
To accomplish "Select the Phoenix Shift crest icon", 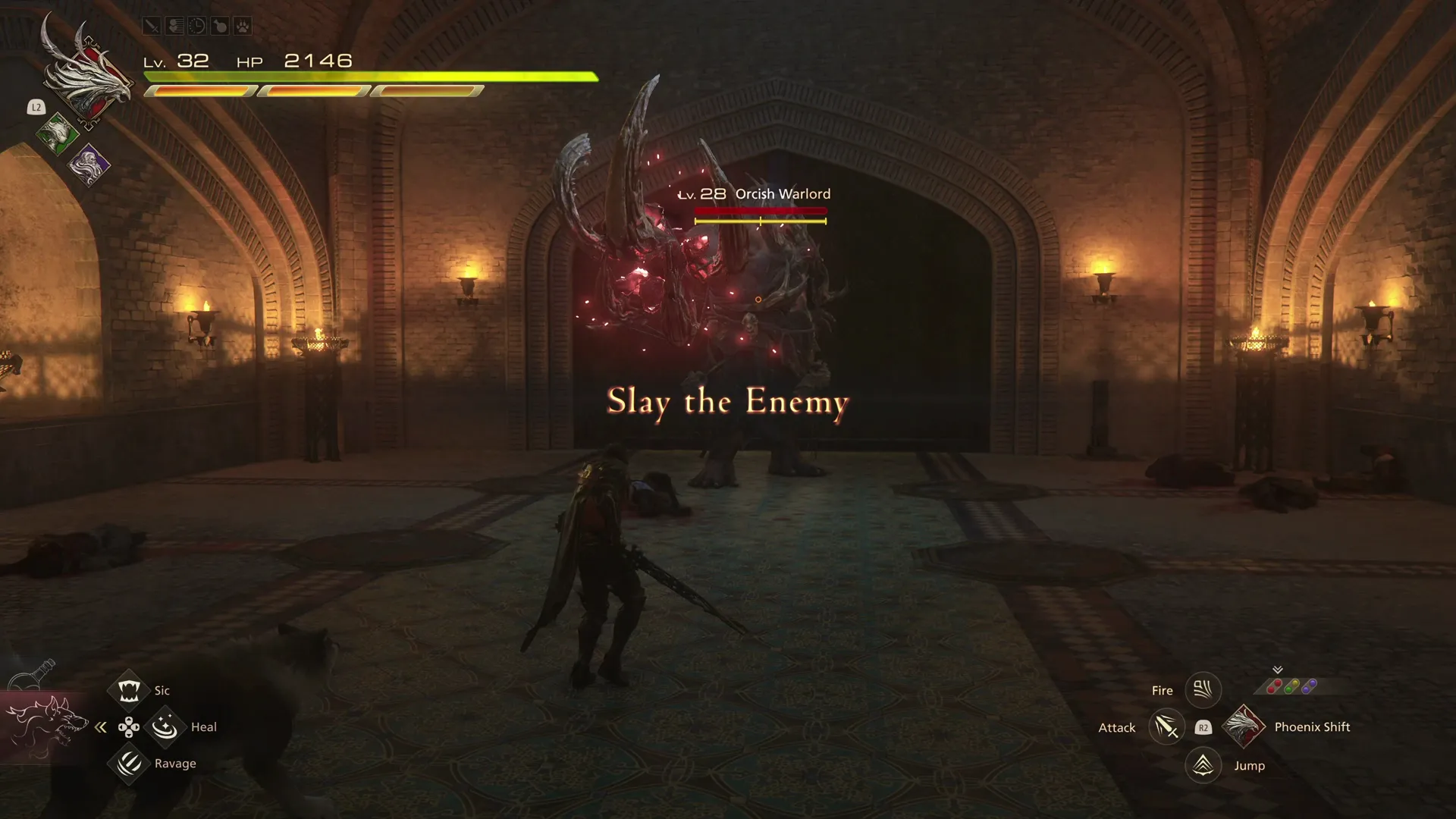I will coord(1243,726).
